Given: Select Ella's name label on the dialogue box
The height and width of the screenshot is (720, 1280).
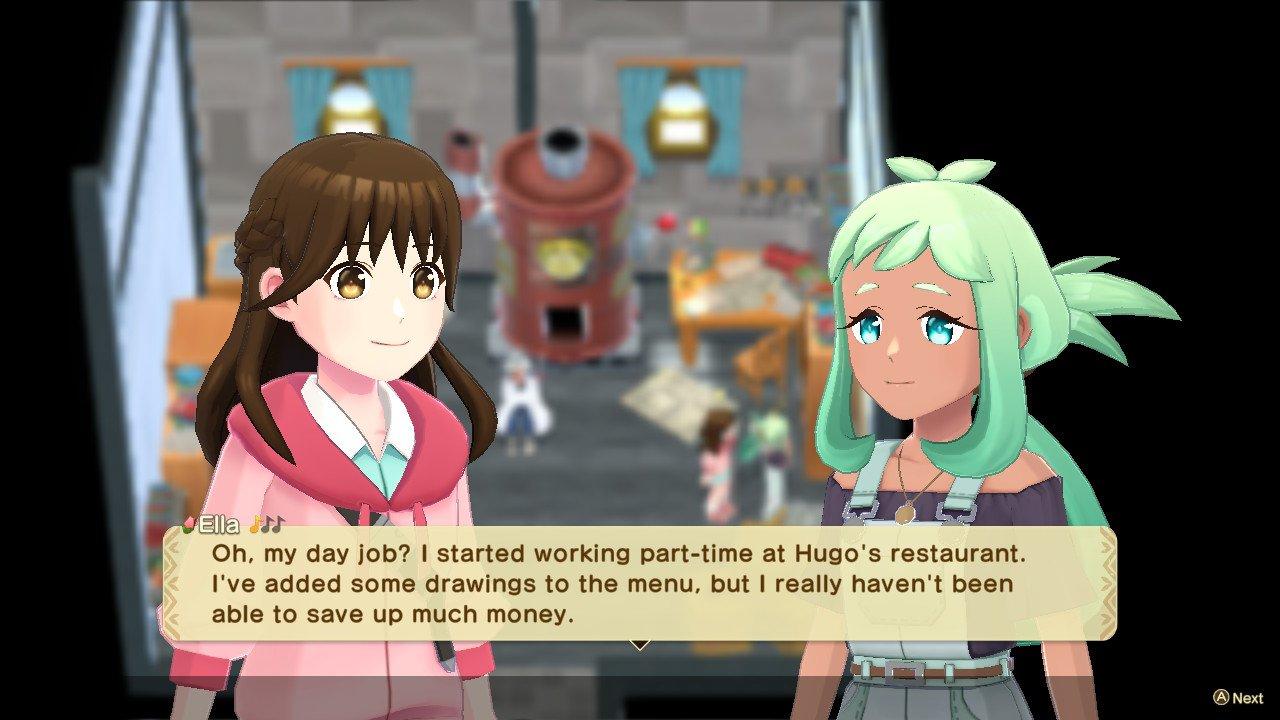Looking at the screenshot, I should 218,523.
